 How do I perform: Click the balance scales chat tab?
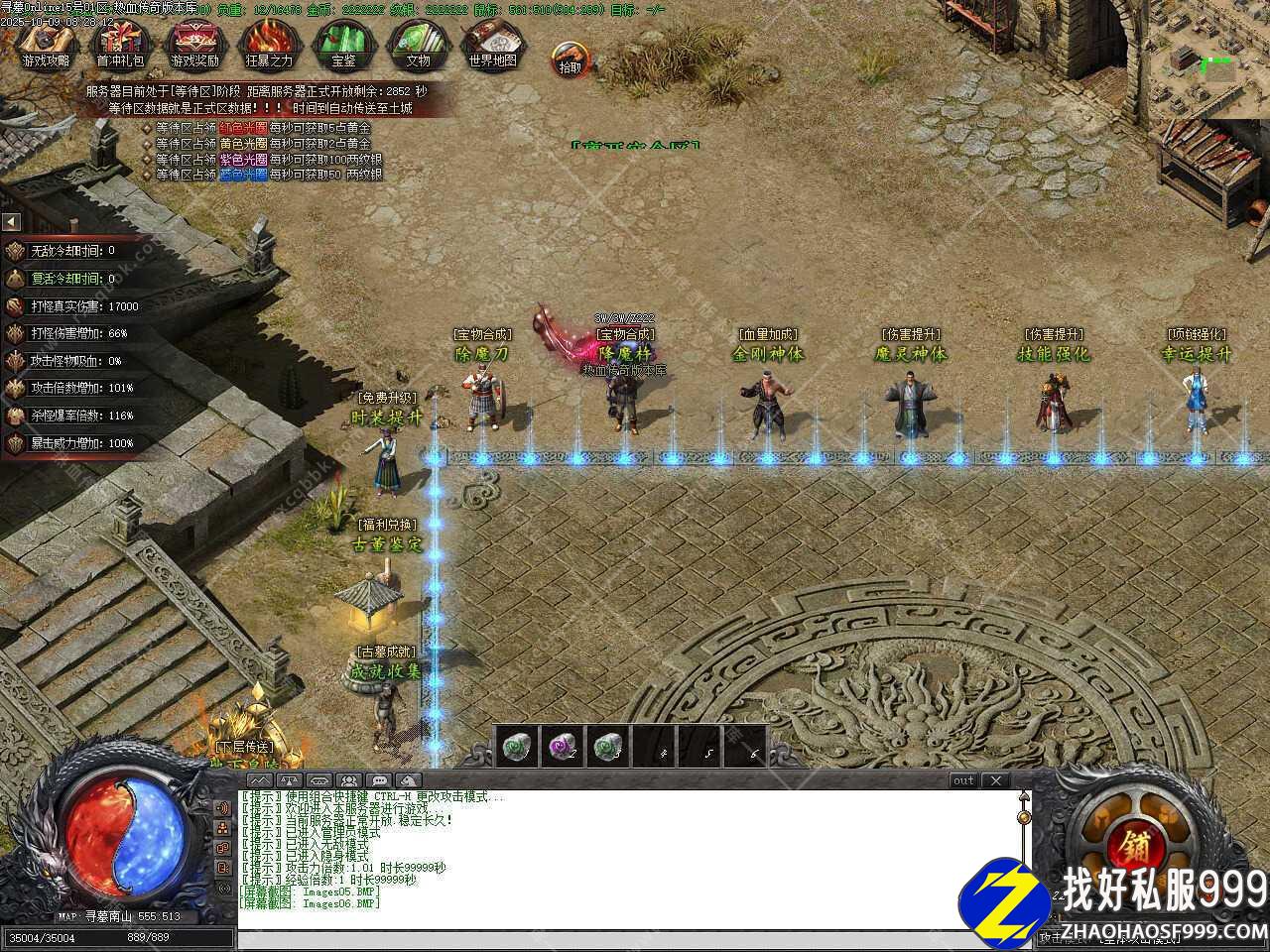288,780
